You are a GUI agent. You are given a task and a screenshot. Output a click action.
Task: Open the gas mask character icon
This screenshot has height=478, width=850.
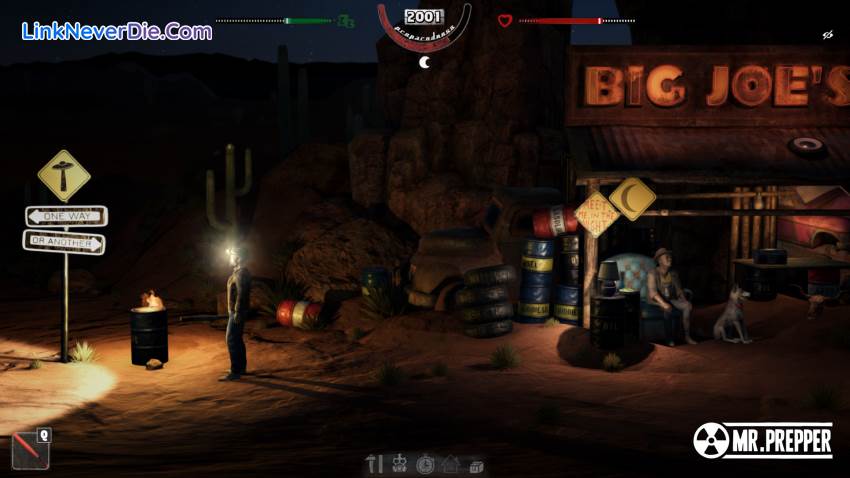400,464
